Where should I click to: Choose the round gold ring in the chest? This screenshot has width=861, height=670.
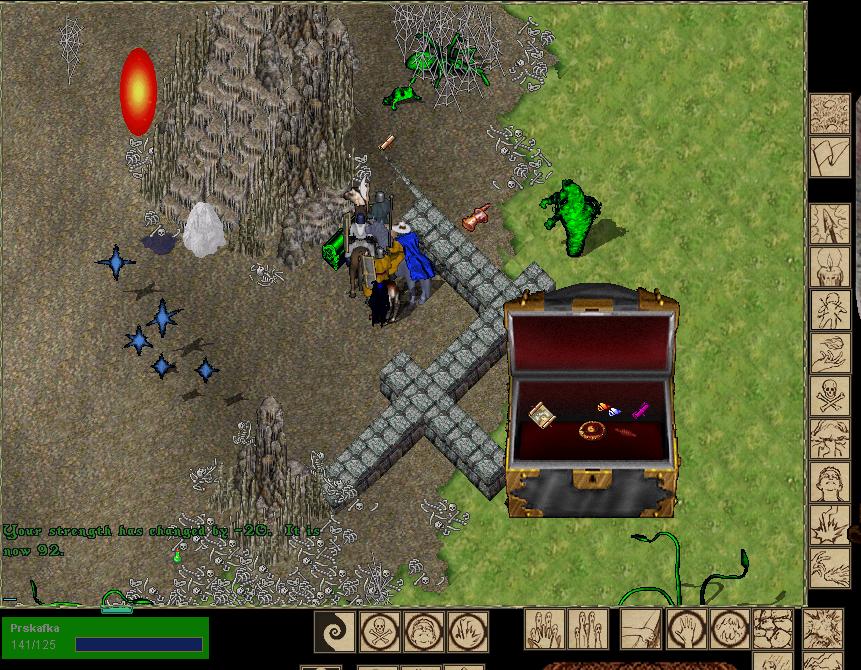click(x=591, y=431)
